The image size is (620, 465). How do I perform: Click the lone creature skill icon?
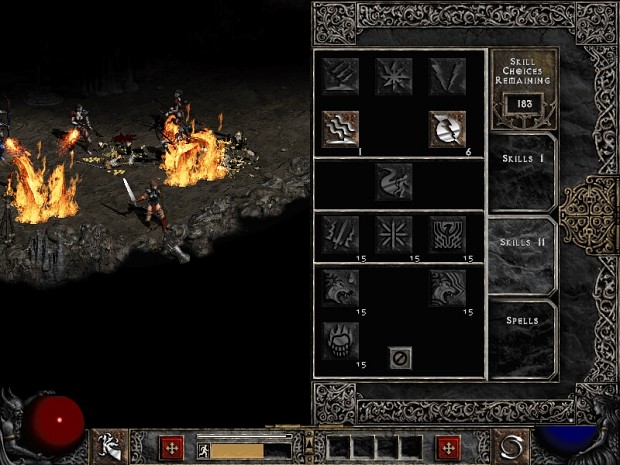(x=393, y=181)
